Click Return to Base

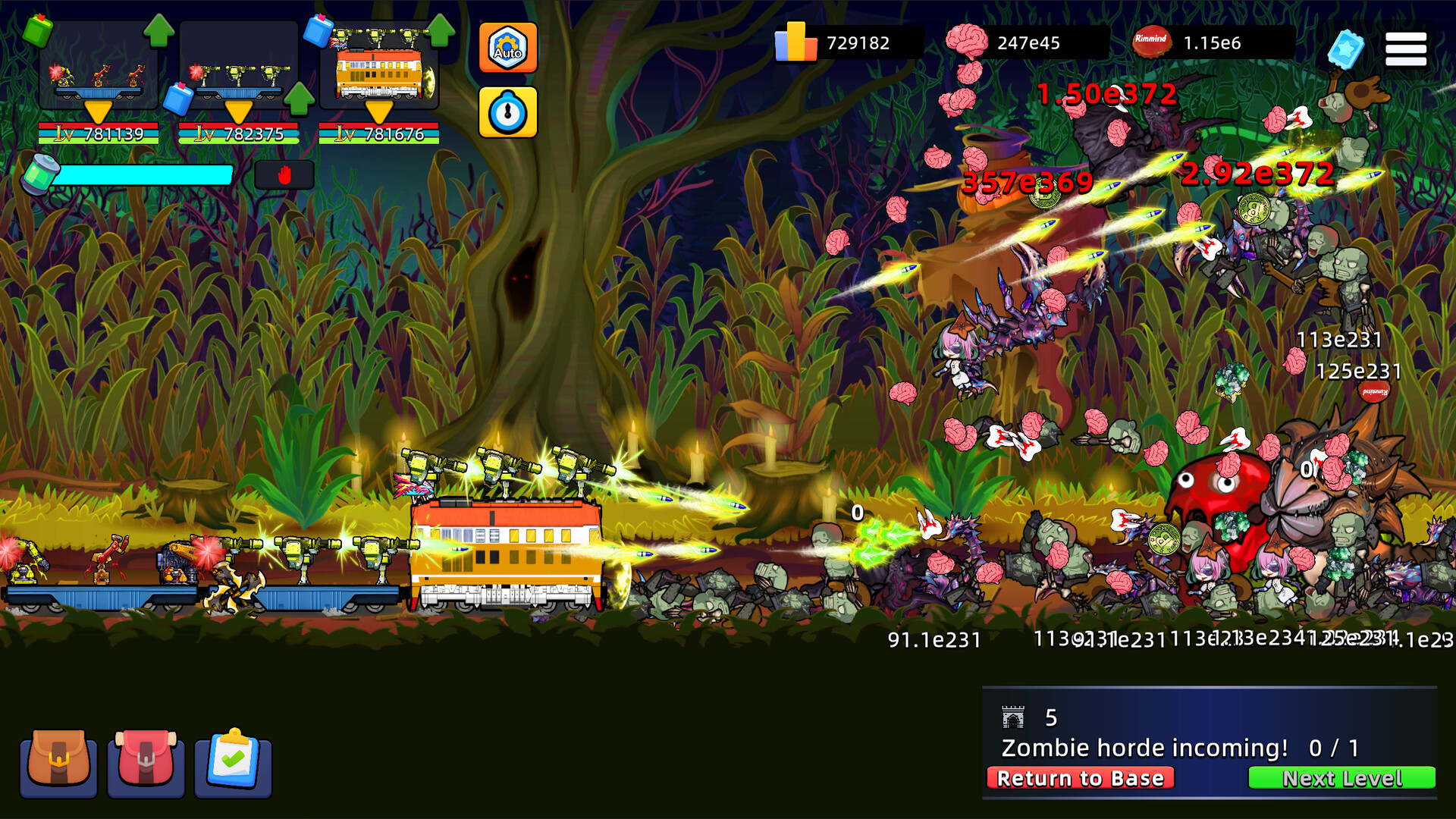(1080, 778)
